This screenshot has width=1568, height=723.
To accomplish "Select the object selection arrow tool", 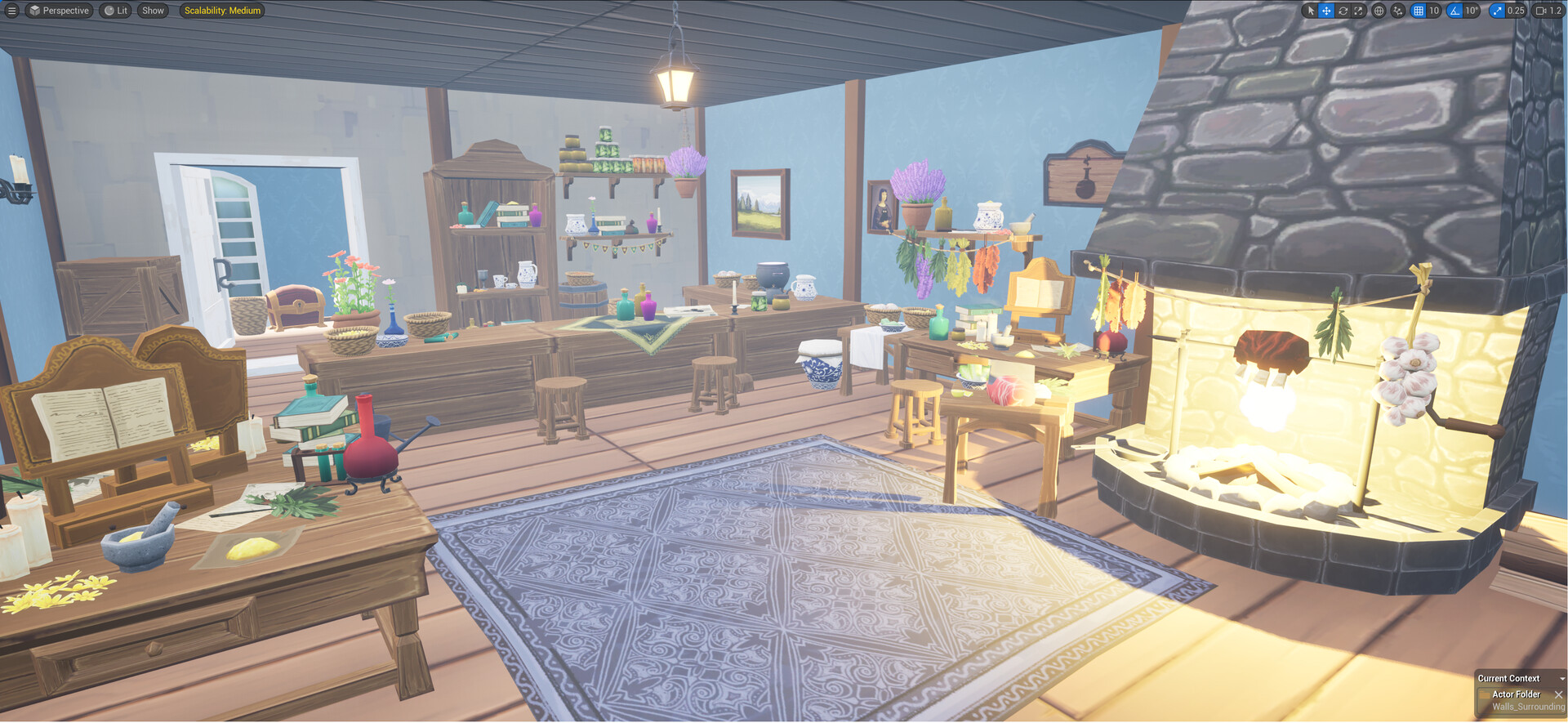I will (x=1311, y=11).
